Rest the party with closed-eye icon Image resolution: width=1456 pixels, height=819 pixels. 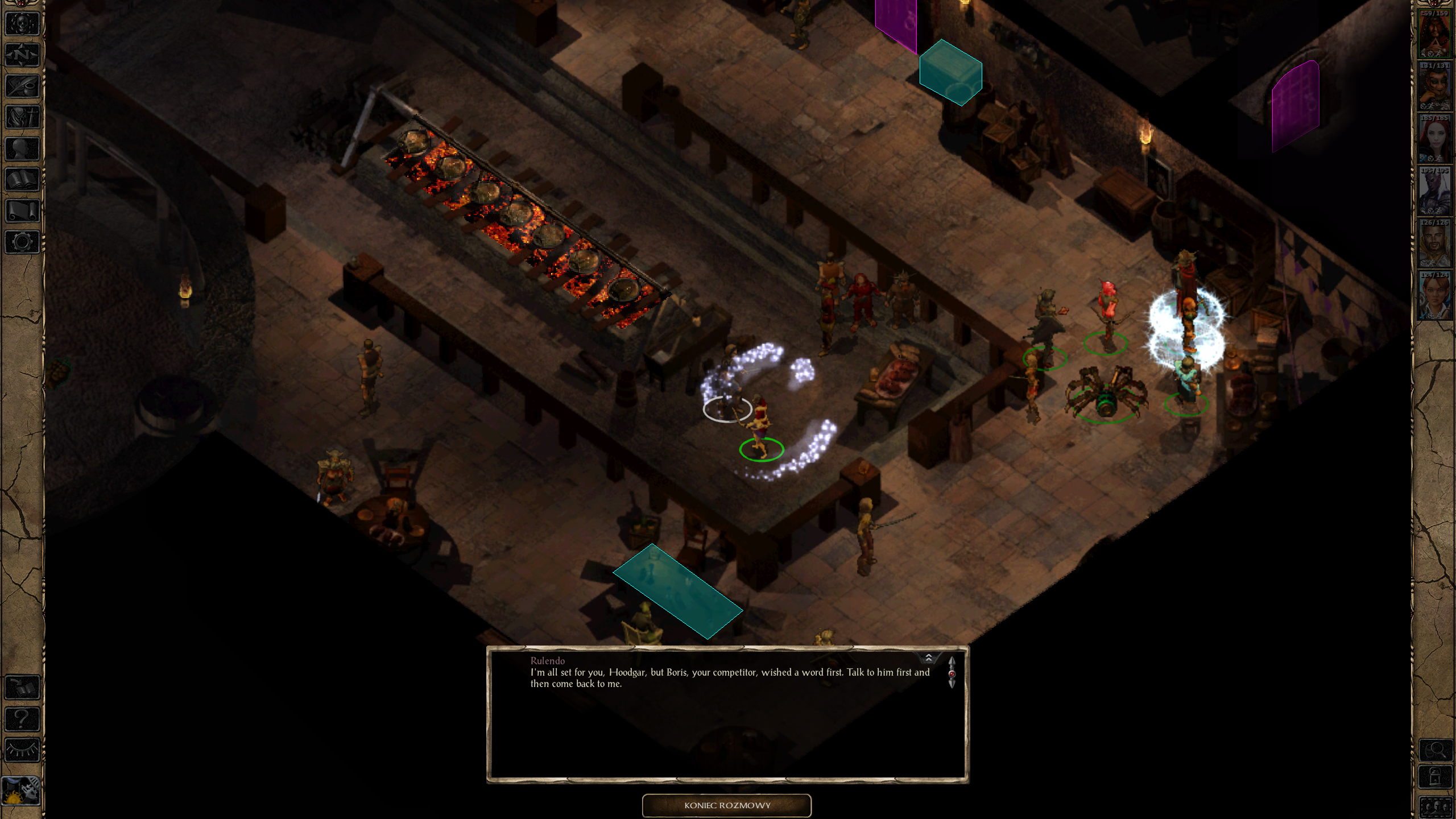coord(22,751)
